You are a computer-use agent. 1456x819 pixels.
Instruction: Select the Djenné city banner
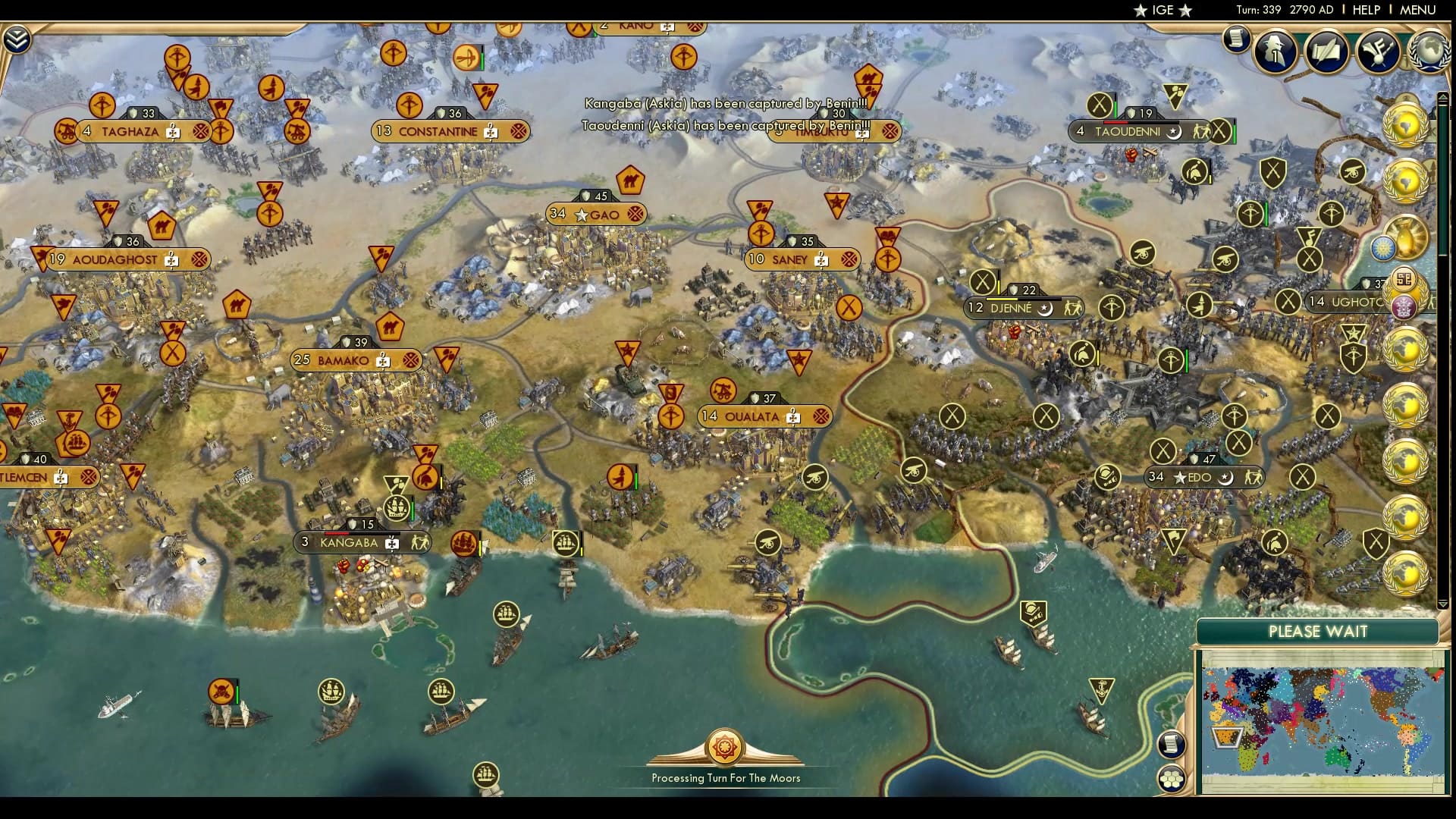(1020, 308)
